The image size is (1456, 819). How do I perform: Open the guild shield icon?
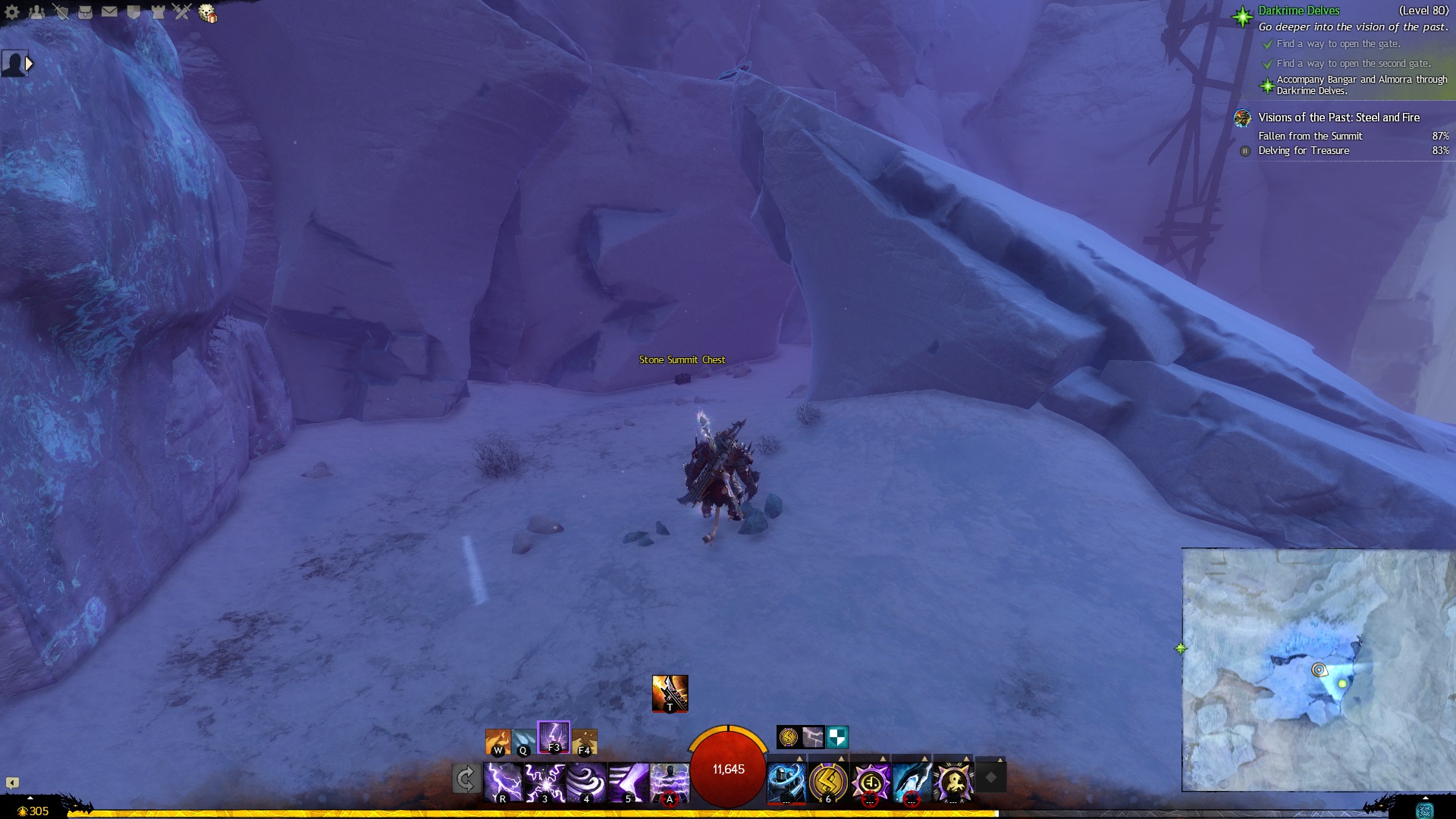pyautogui.click(x=133, y=11)
